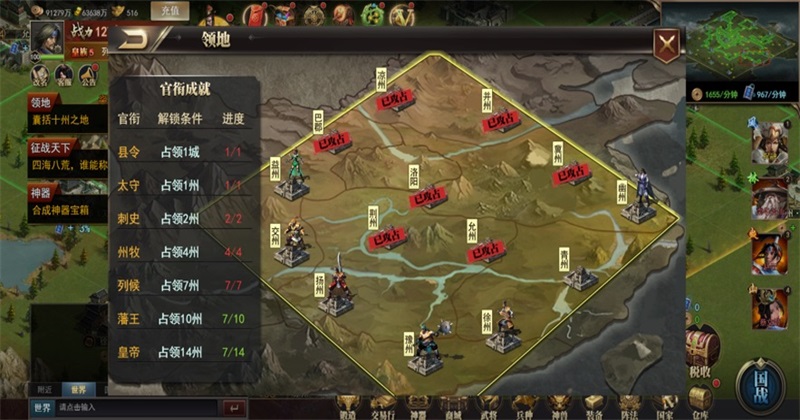Select the 益州 province with green warrior
800x420 pixels.
[x=294, y=180]
